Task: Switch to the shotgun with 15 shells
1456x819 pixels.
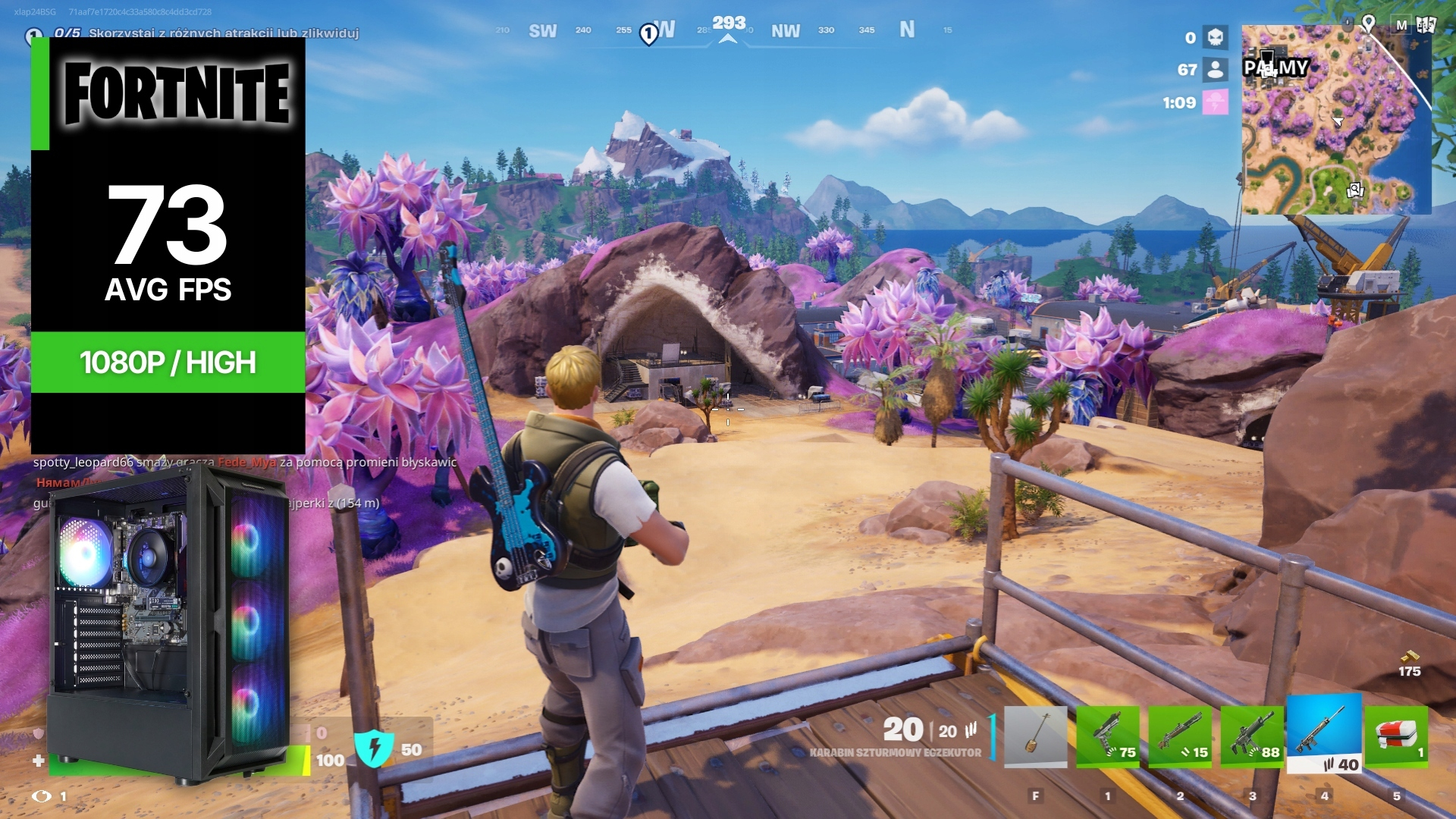Action: coord(1180,736)
